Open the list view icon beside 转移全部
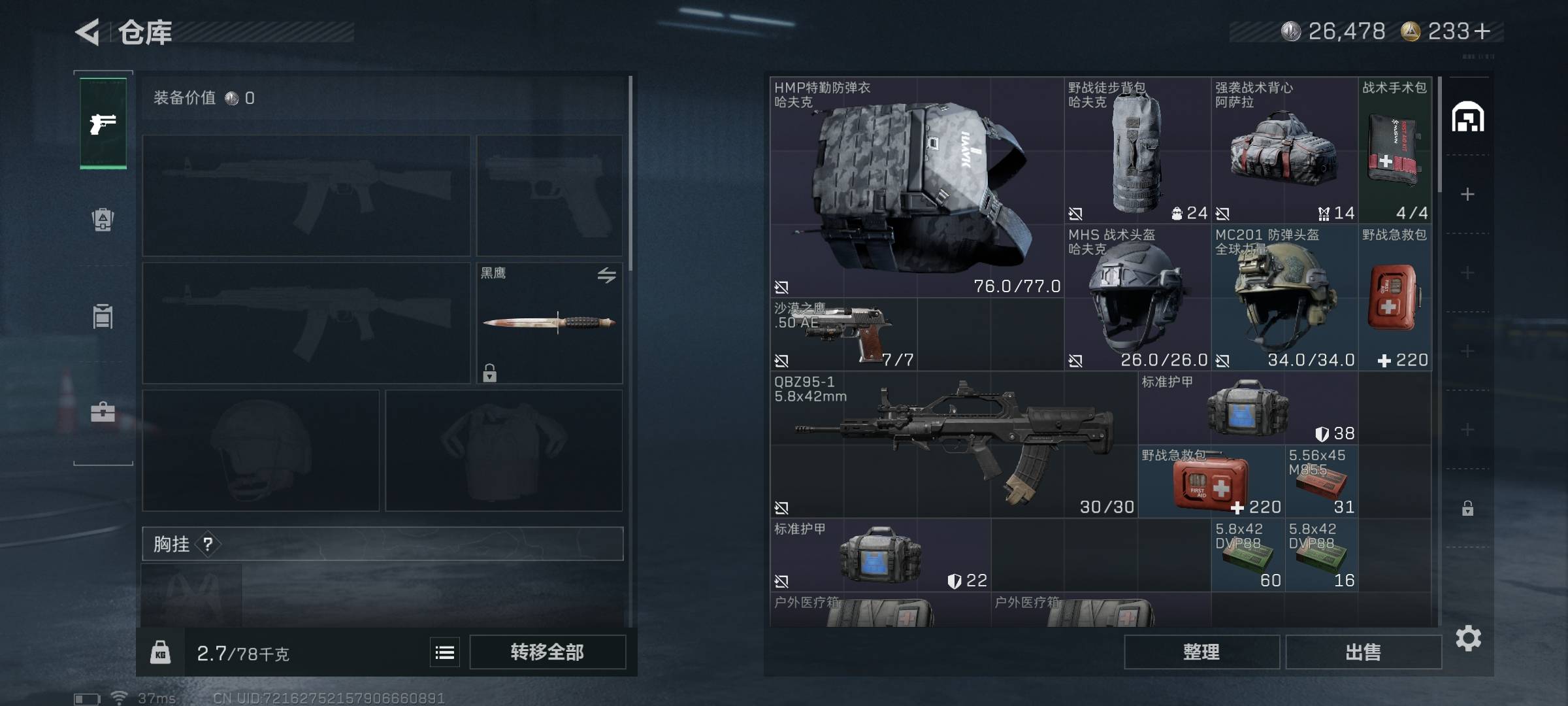Image resolution: width=1568 pixels, height=706 pixels. click(445, 652)
